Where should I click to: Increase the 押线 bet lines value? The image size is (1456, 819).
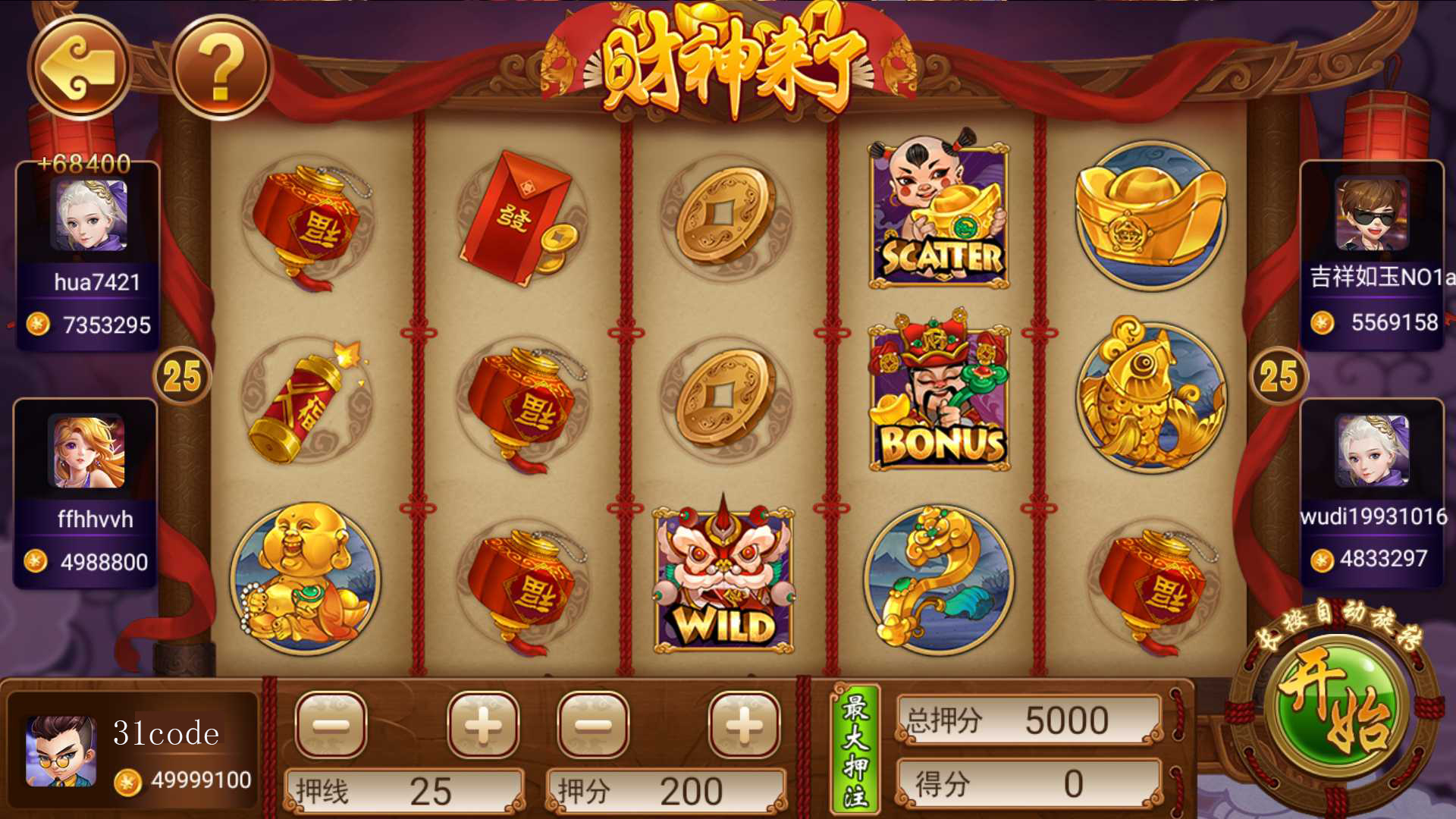click(483, 725)
